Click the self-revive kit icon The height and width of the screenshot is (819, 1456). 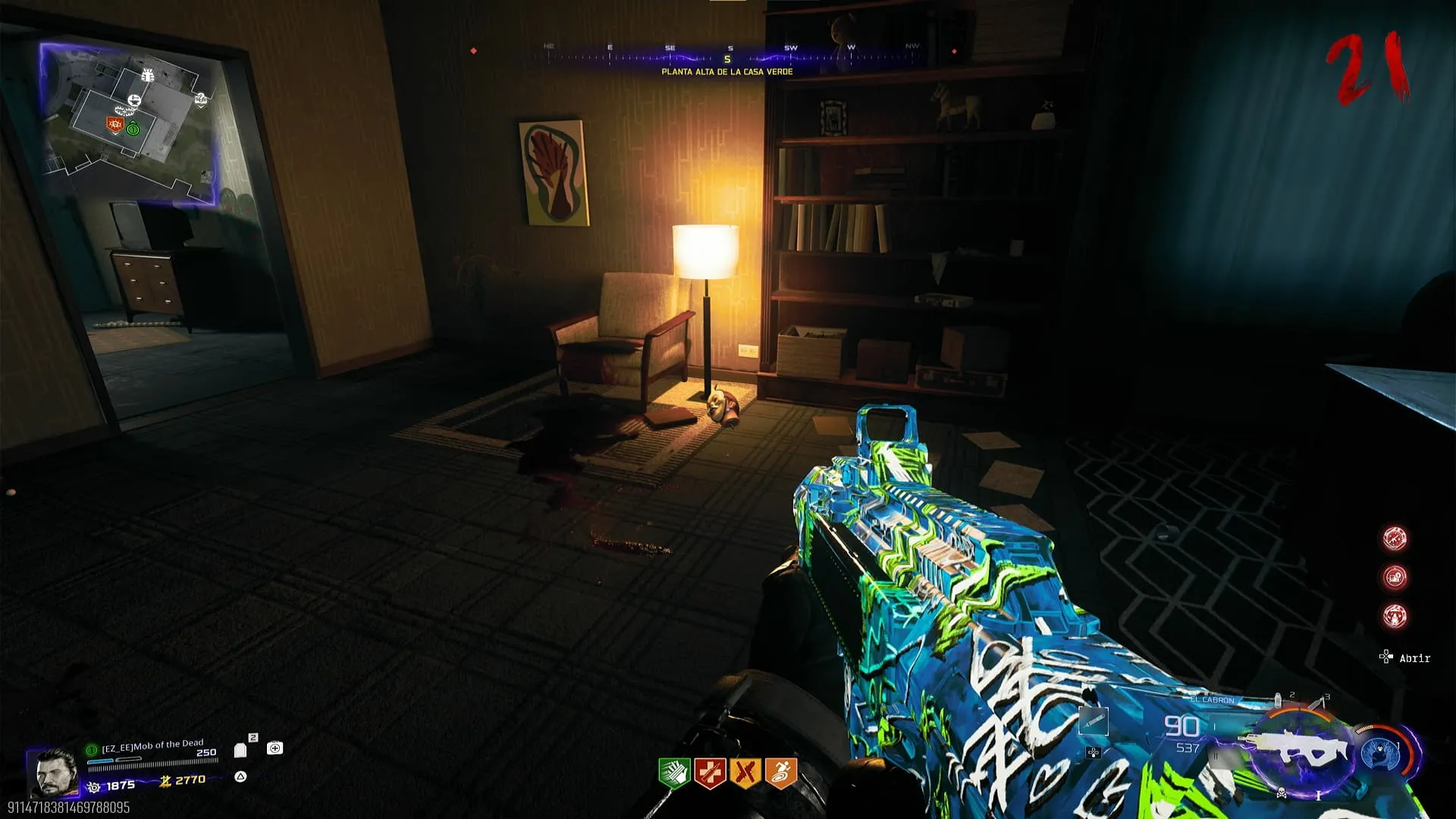pos(275,748)
